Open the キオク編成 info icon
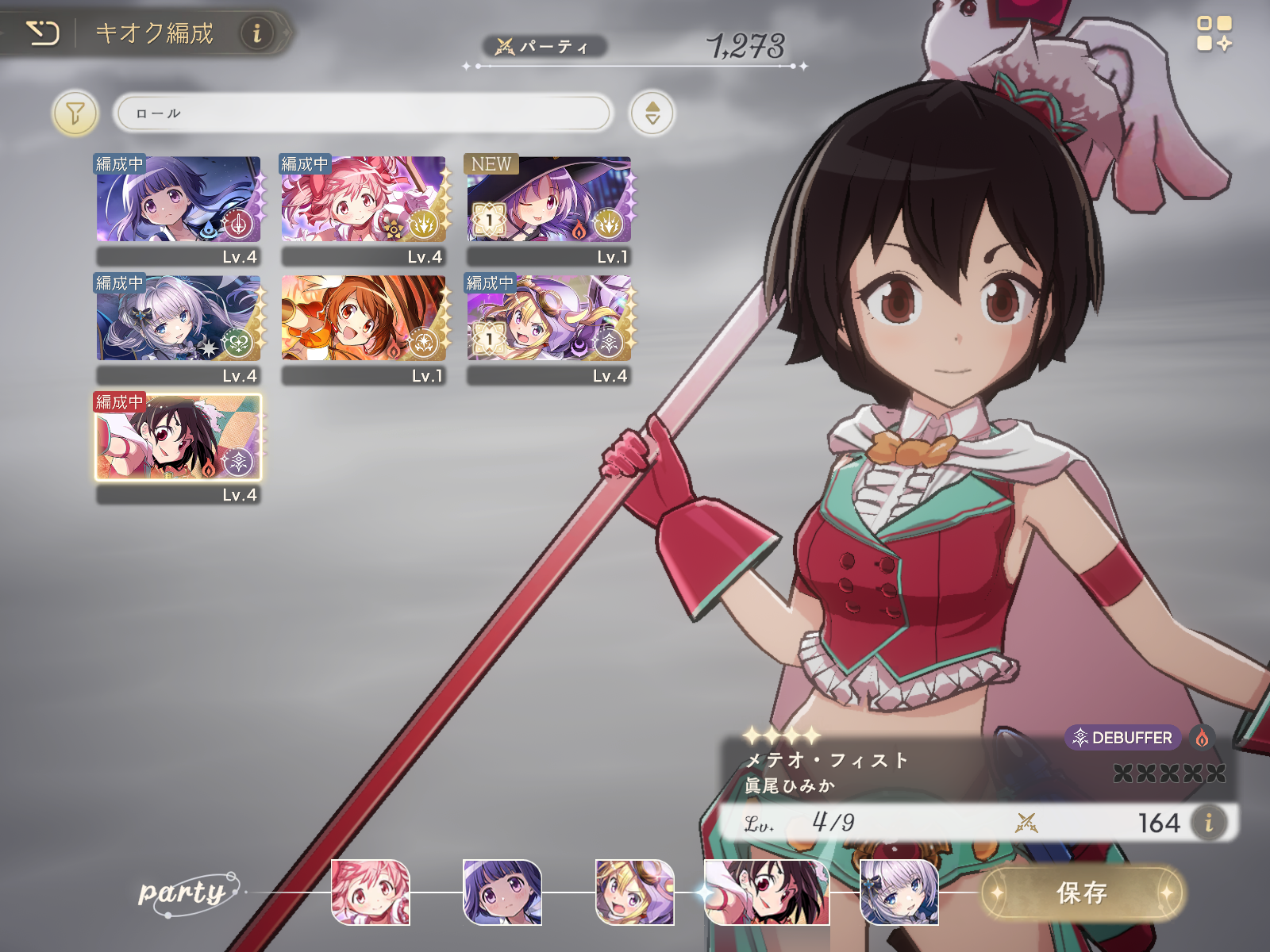 [x=256, y=33]
